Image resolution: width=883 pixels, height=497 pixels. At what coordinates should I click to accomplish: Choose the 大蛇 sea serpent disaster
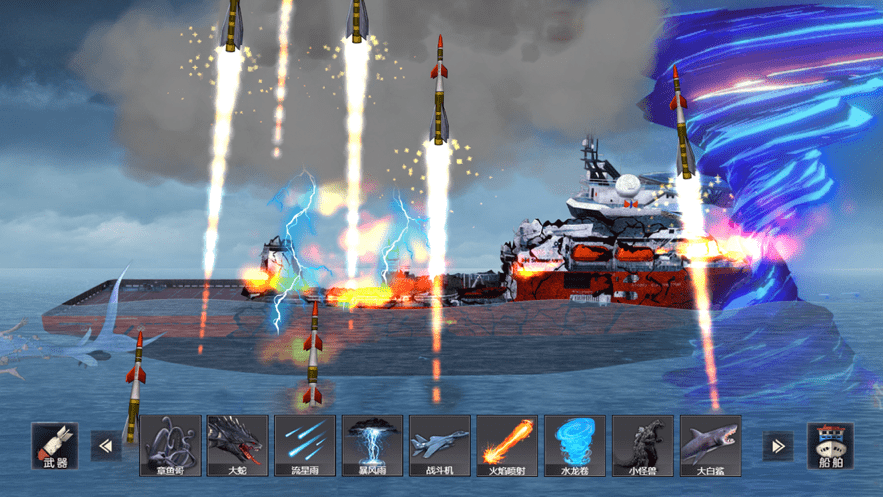[237, 446]
